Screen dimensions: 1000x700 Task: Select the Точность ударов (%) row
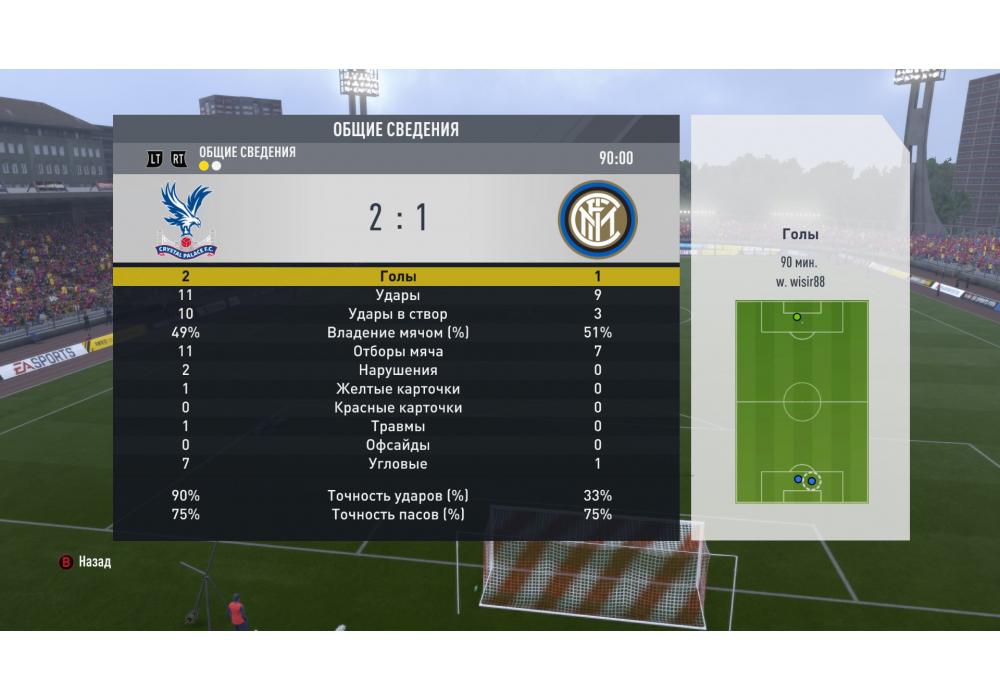[x=398, y=496]
